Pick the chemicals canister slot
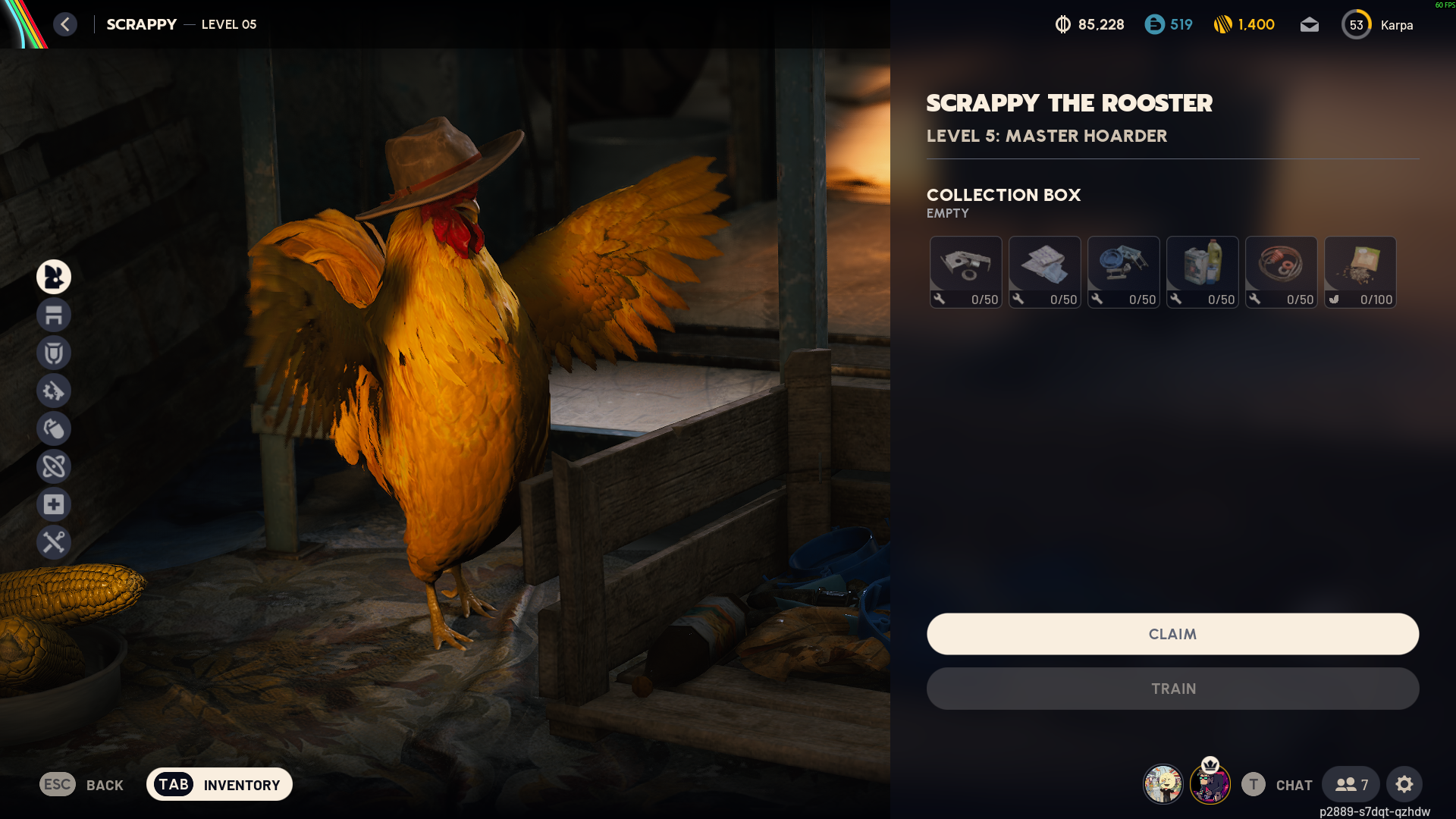The width and height of the screenshot is (1456, 819). pos(1202,271)
